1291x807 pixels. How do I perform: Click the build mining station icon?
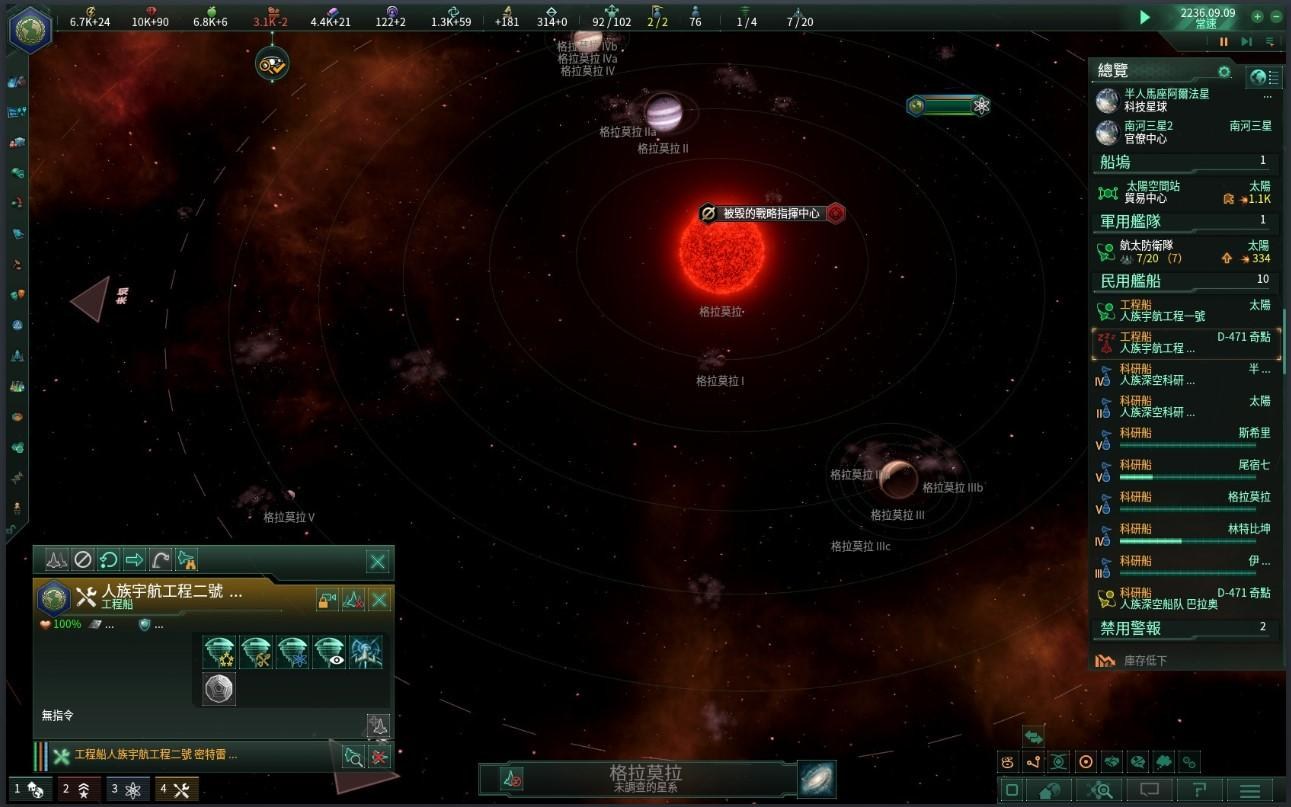pos(255,652)
